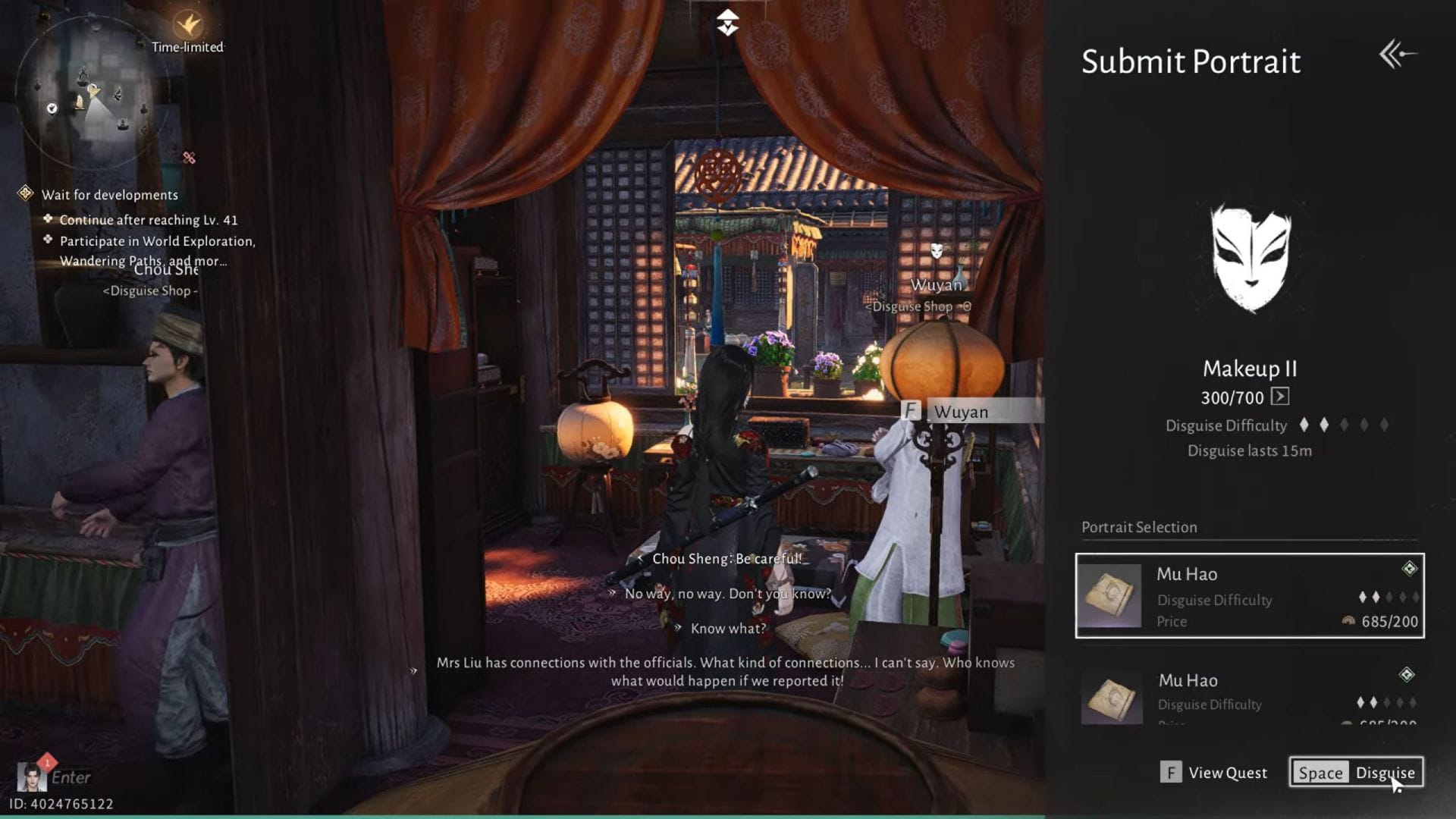Image resolution: width=1456 pixels, height=819 pixels.
Task: Click the red marker icon below the minimap
Action: [188, 158]
